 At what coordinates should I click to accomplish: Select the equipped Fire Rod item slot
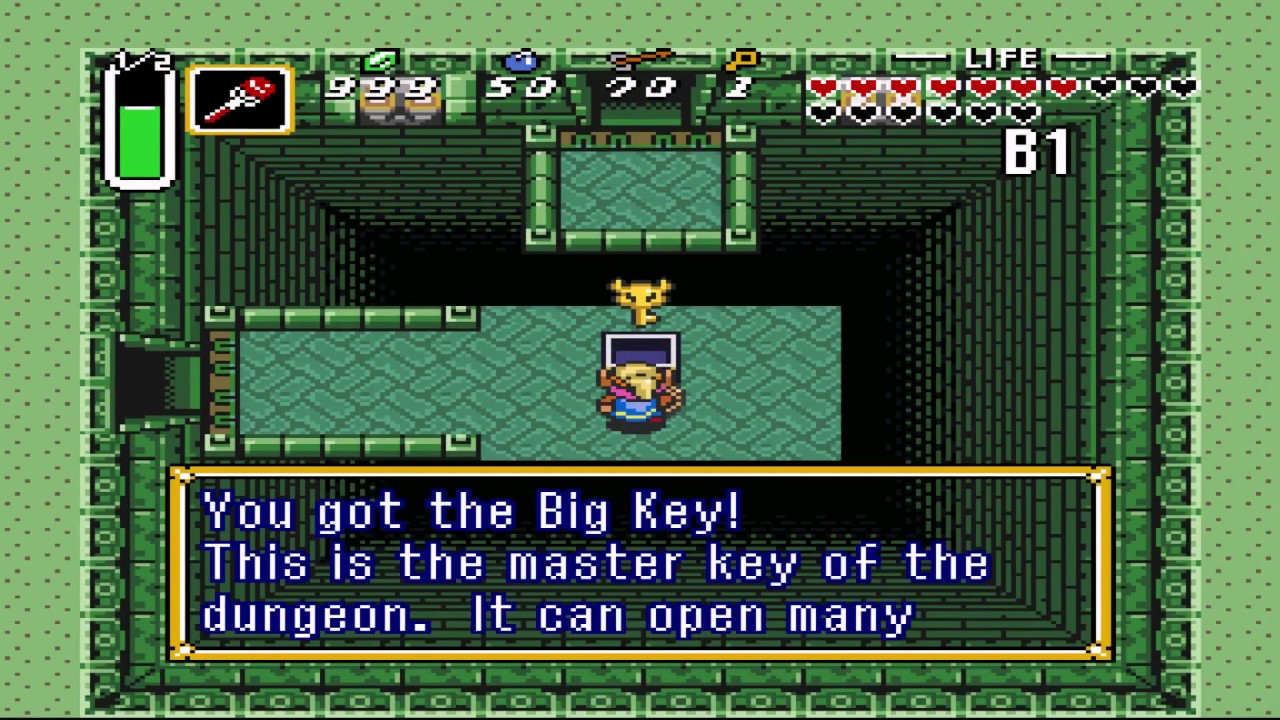coord(240,100)
